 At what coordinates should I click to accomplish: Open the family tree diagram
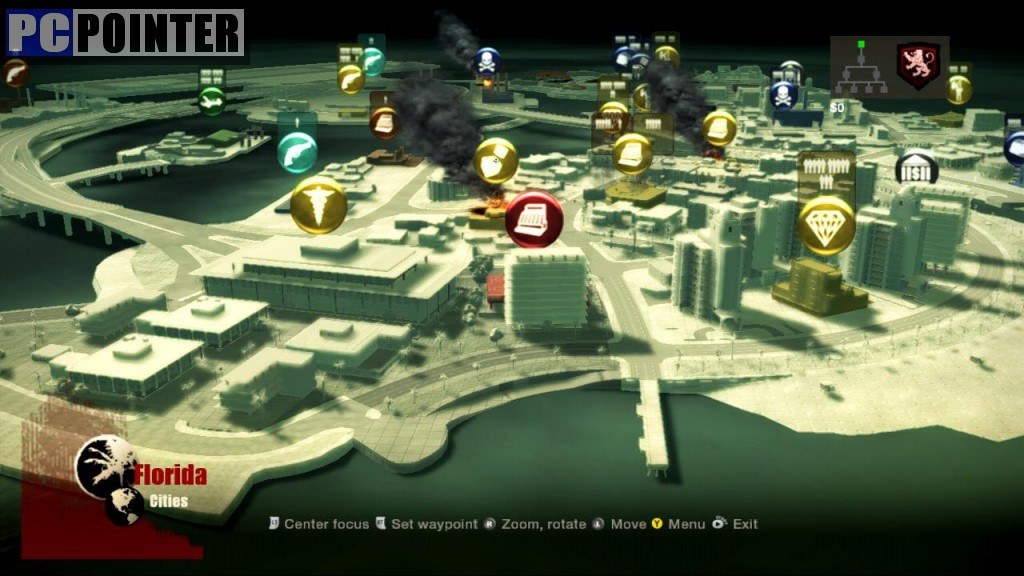tap(861, 72)
